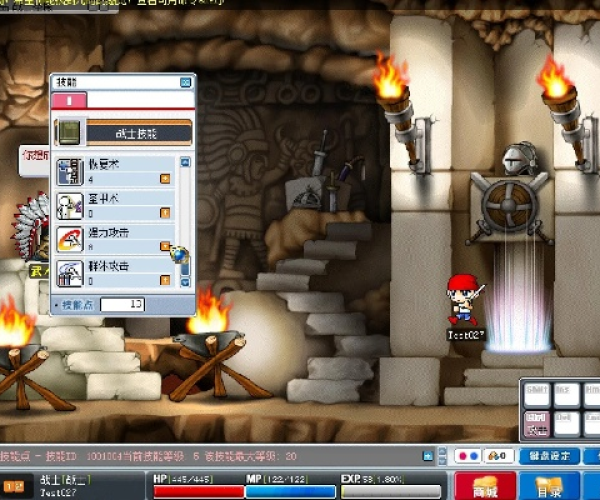This screenshot has height=500, width=600.
Task: Close the skill window
Action: [185, 83]
